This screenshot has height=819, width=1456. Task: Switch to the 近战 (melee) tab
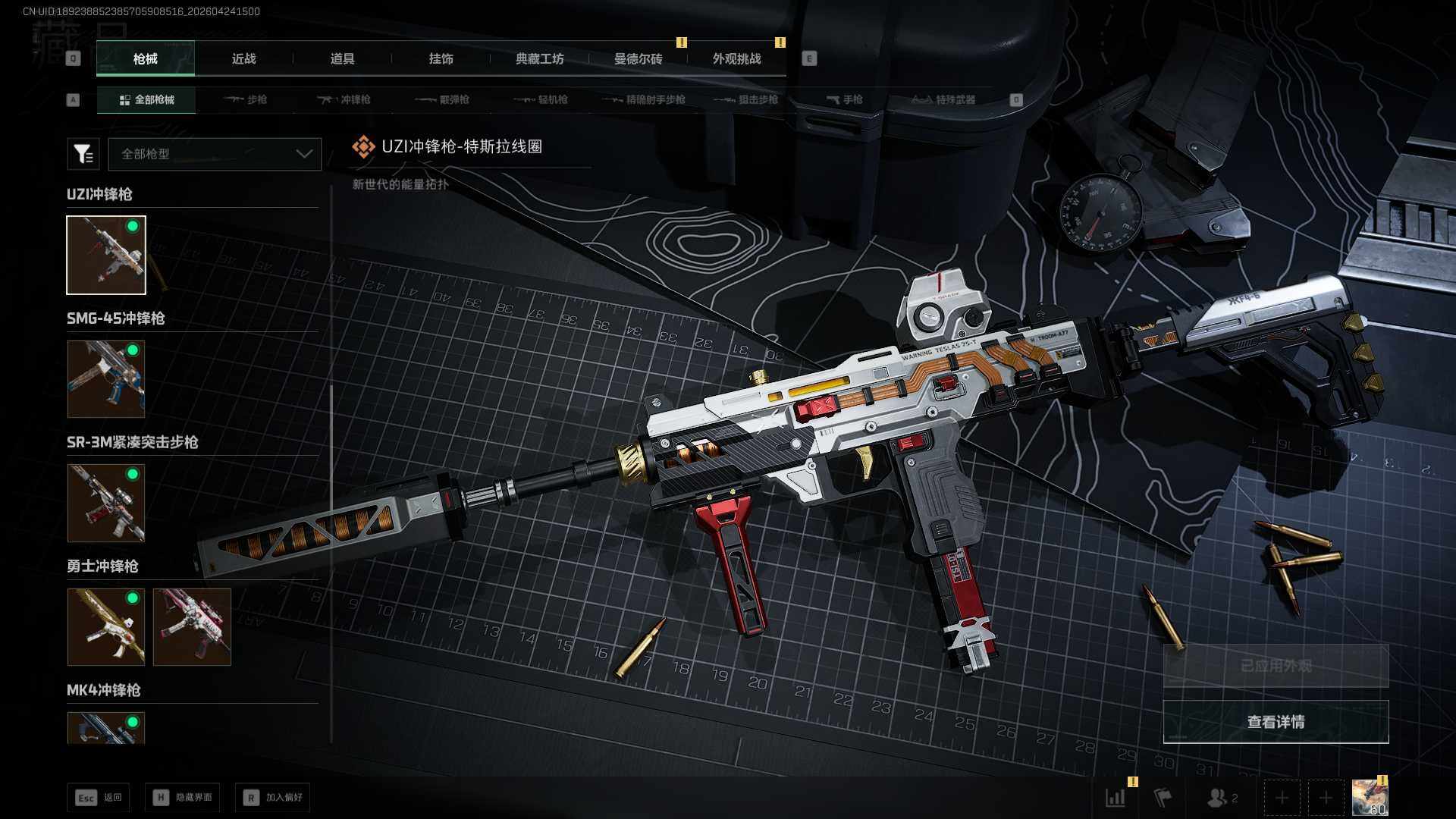(243, 59)
